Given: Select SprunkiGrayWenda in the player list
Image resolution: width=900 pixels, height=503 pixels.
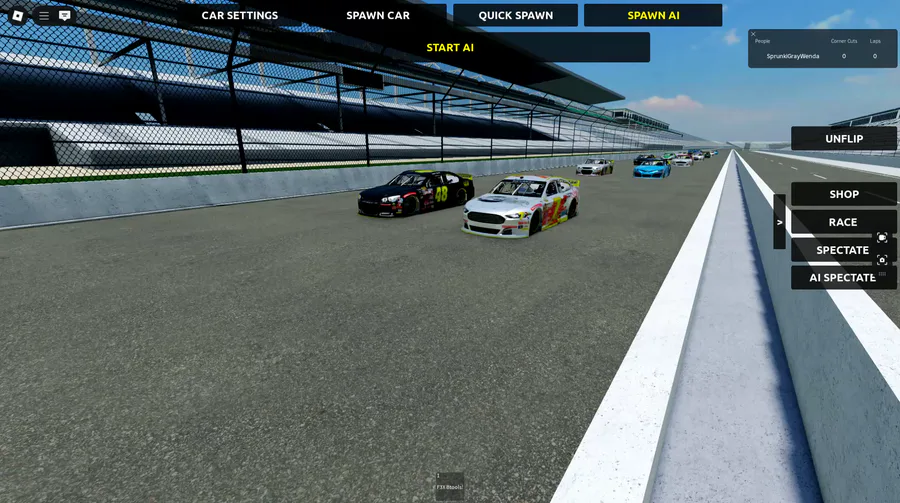Looking at the screenshot, I should [793, 56].
